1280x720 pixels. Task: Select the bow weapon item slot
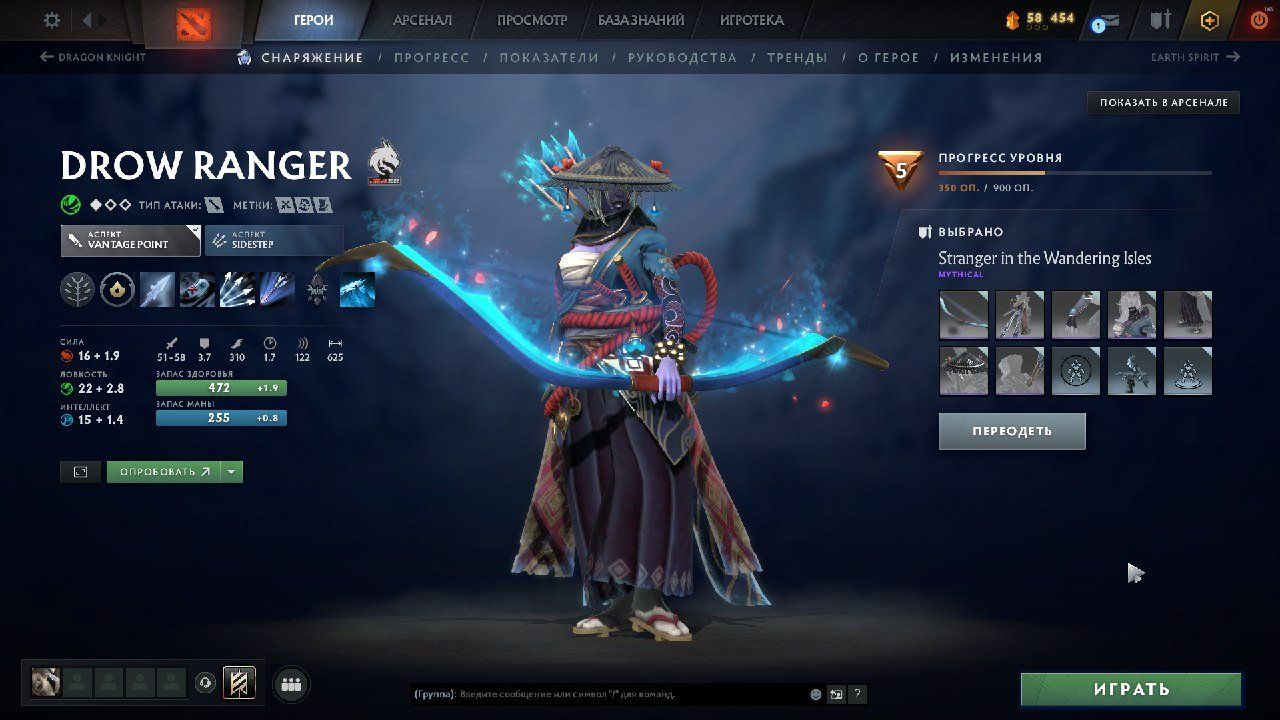tap(964, 315)
